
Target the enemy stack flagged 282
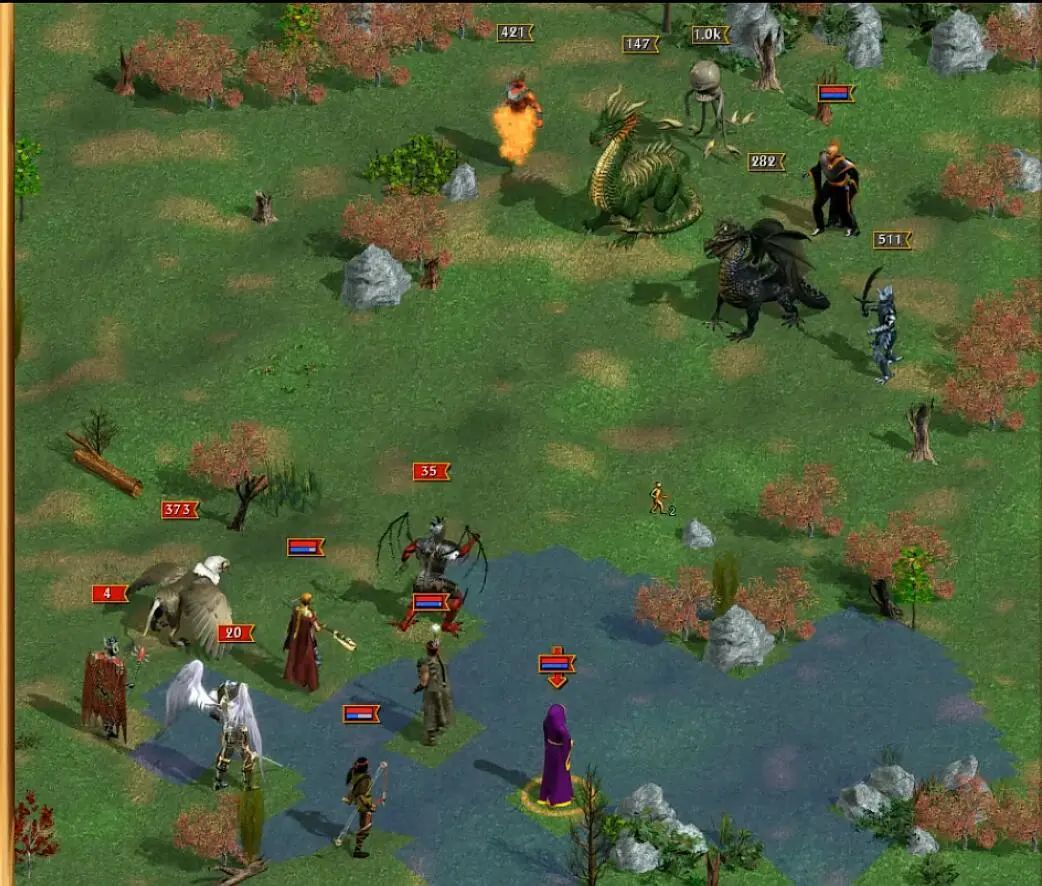pyautogui.click(x=762, y=280)
